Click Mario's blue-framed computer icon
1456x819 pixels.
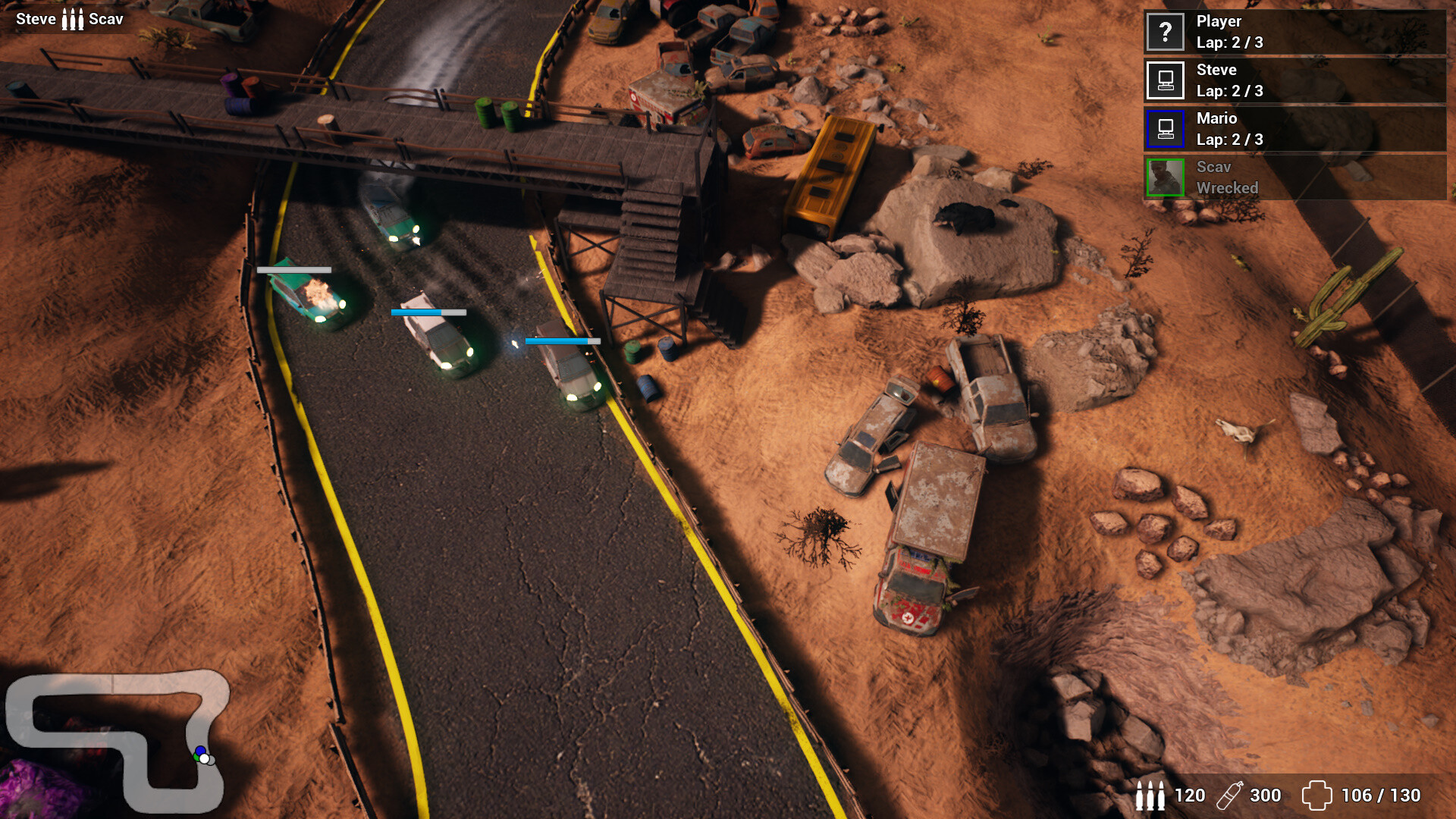tap(1166, 129)
